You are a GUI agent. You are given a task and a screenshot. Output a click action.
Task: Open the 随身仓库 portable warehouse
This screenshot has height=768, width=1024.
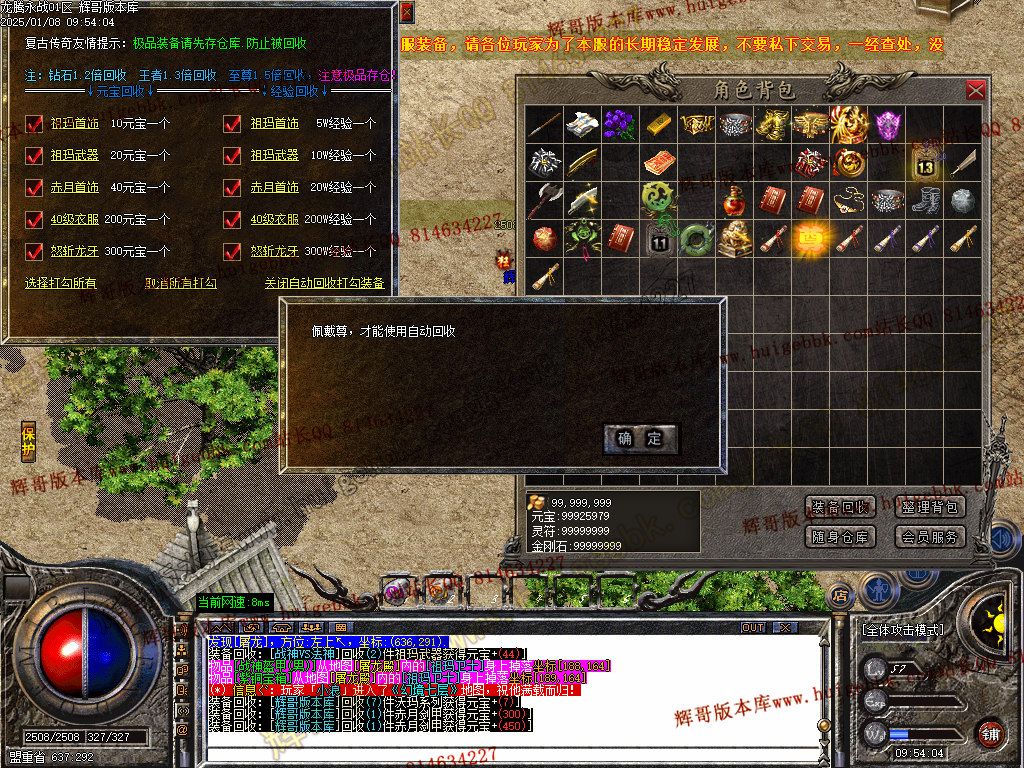(840, 537)
